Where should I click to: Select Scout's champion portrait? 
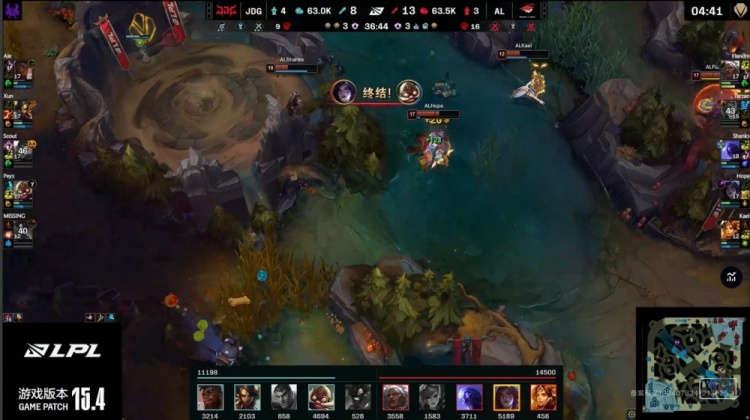pos(22,152)
